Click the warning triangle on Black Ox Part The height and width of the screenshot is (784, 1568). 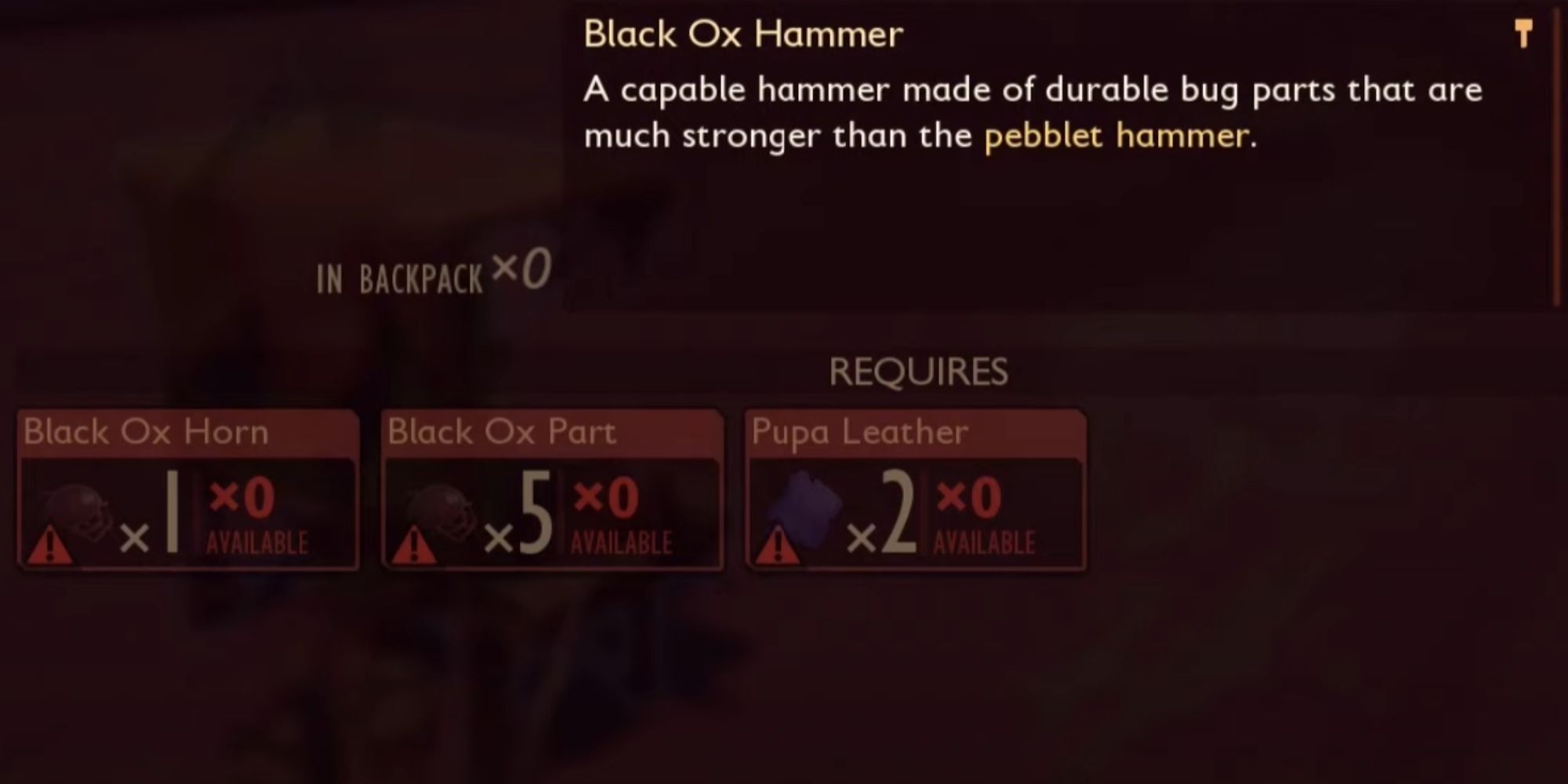[415, 543]
